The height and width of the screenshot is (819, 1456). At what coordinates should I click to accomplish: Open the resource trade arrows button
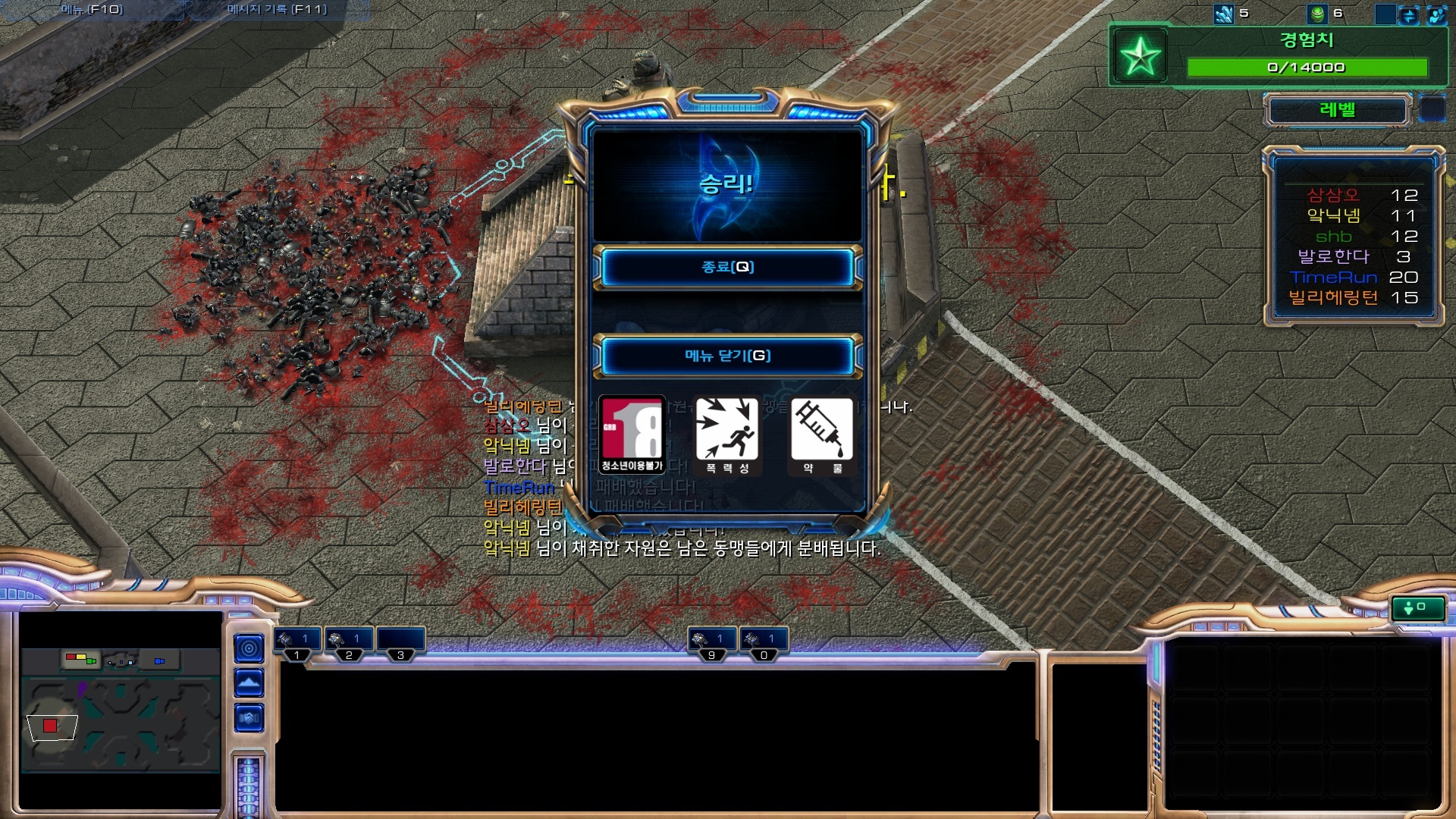[x=1408, y=14]
